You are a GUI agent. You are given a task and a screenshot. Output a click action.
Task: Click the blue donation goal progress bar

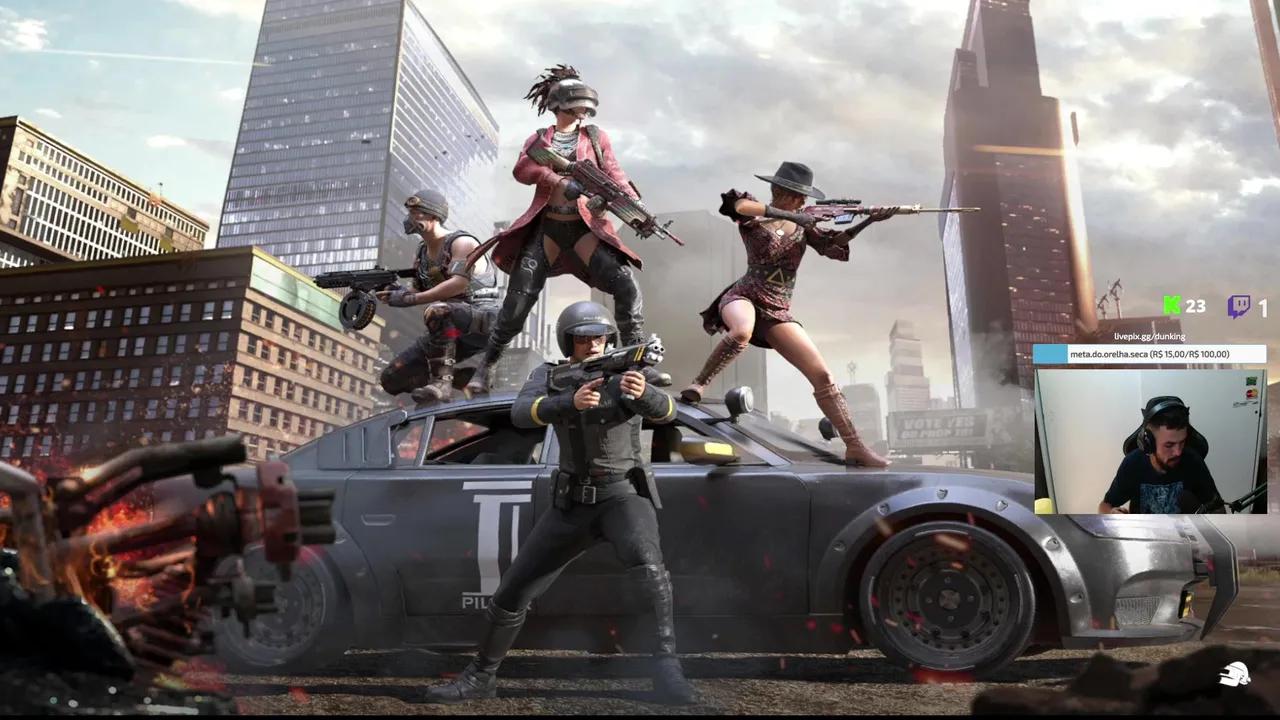tap(1052, 355)
